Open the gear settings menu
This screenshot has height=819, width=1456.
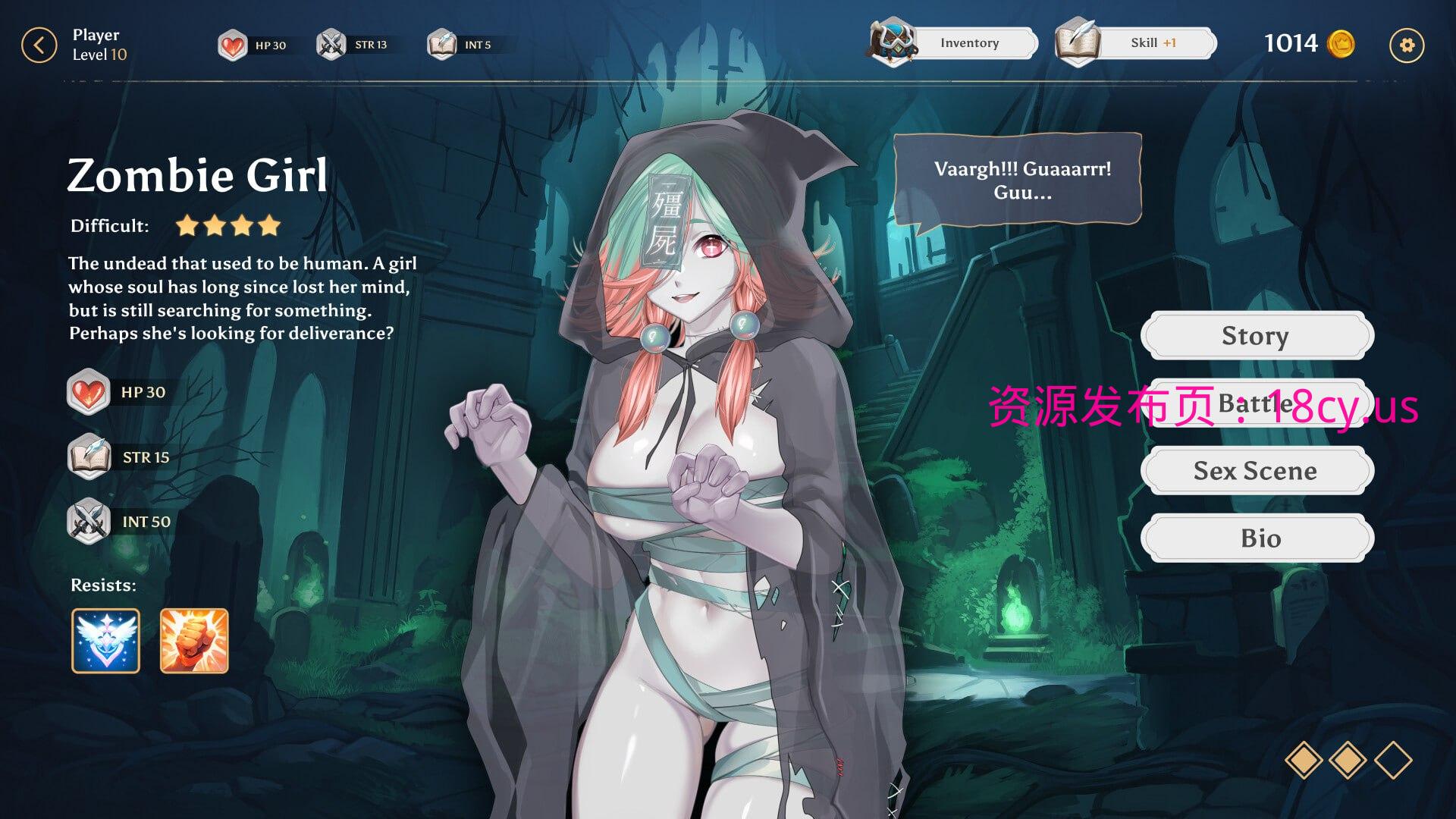(x=1406, y=45)
